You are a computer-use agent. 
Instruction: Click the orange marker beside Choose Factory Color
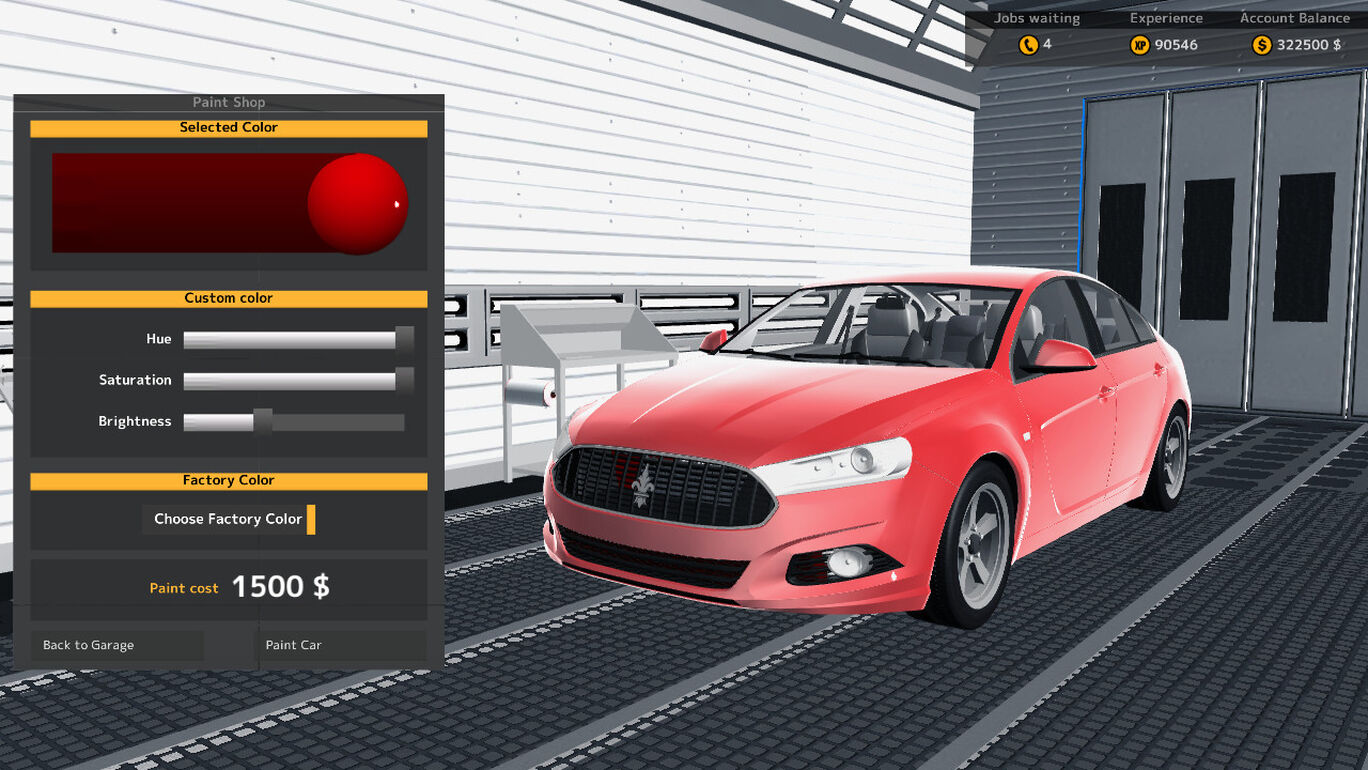click(311, 519)
